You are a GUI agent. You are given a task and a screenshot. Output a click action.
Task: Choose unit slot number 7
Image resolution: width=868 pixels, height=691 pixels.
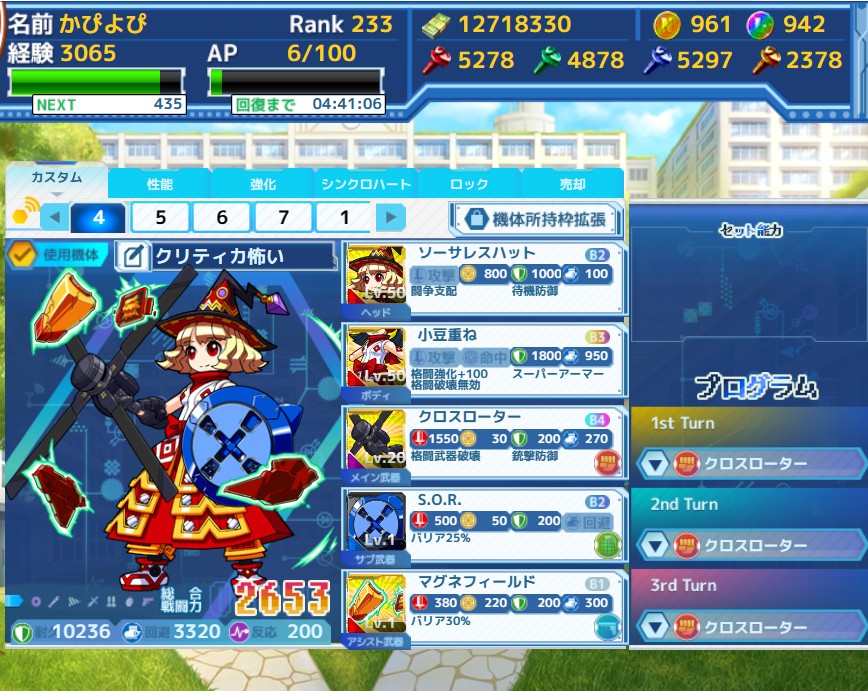[284, 217]
